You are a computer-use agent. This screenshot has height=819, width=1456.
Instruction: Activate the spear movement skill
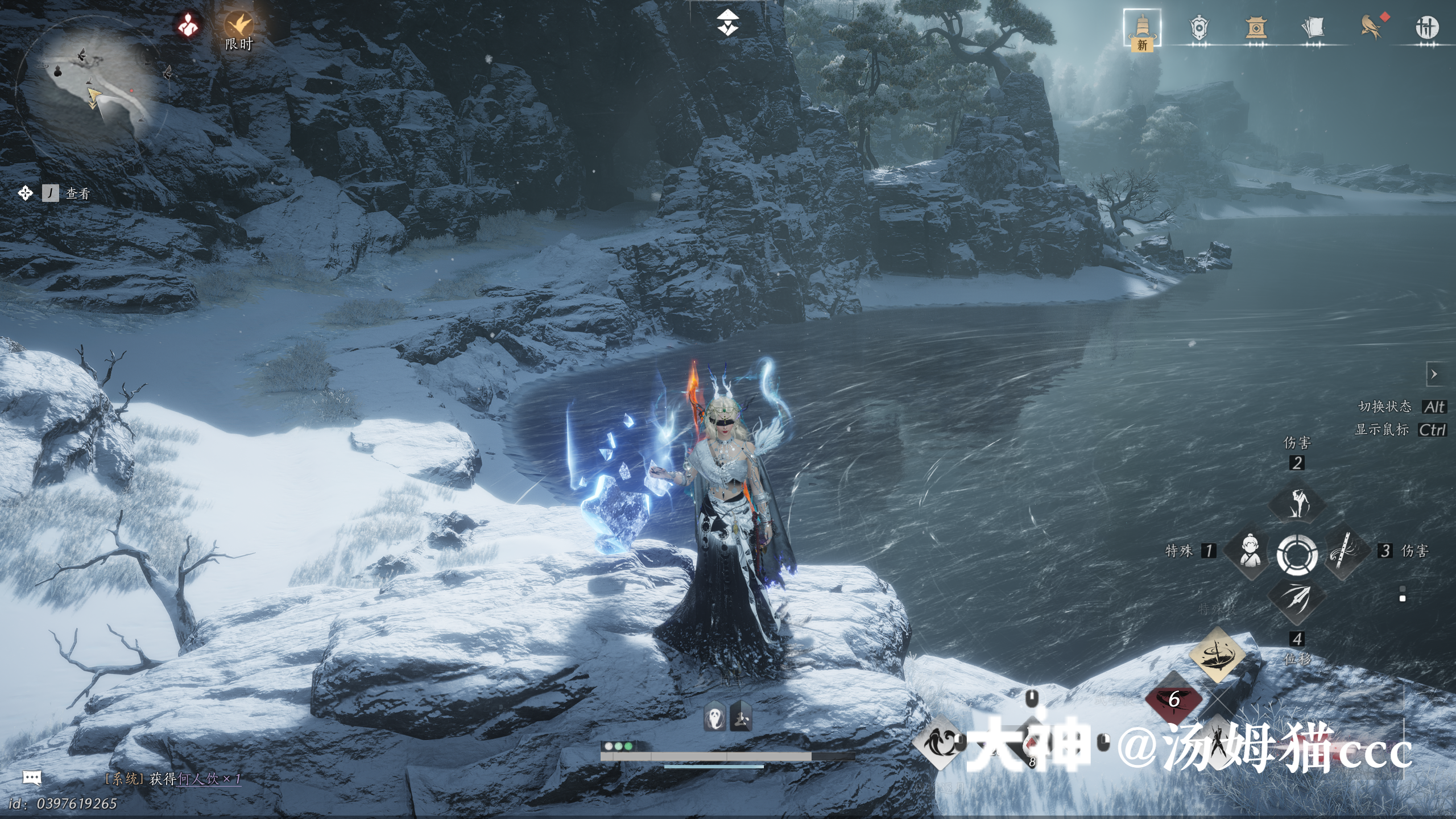(1297, 599)
